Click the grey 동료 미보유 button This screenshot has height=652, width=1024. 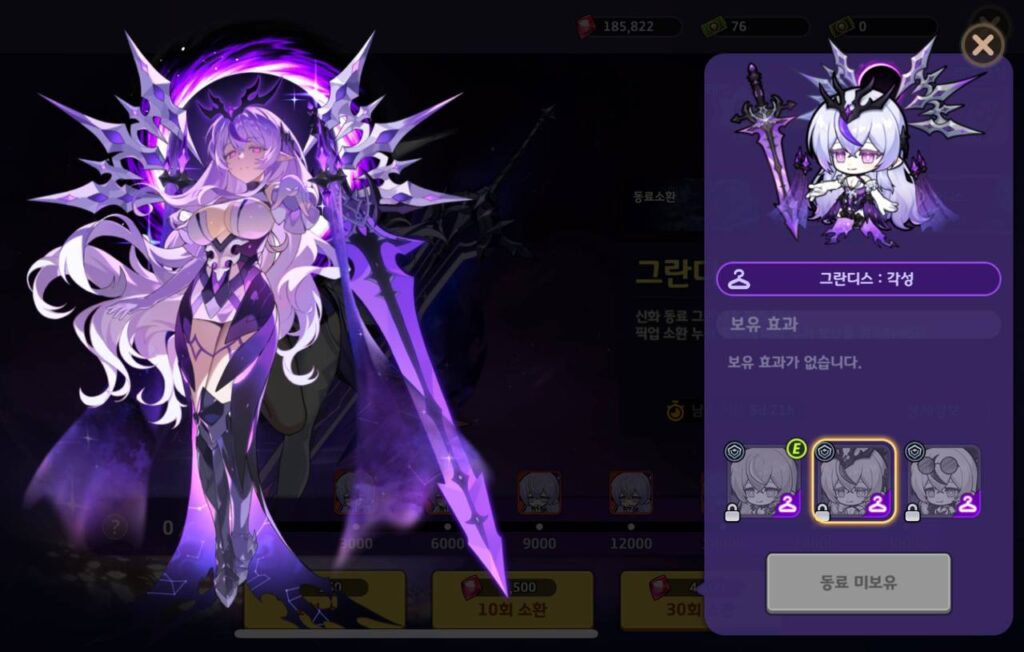858,582
